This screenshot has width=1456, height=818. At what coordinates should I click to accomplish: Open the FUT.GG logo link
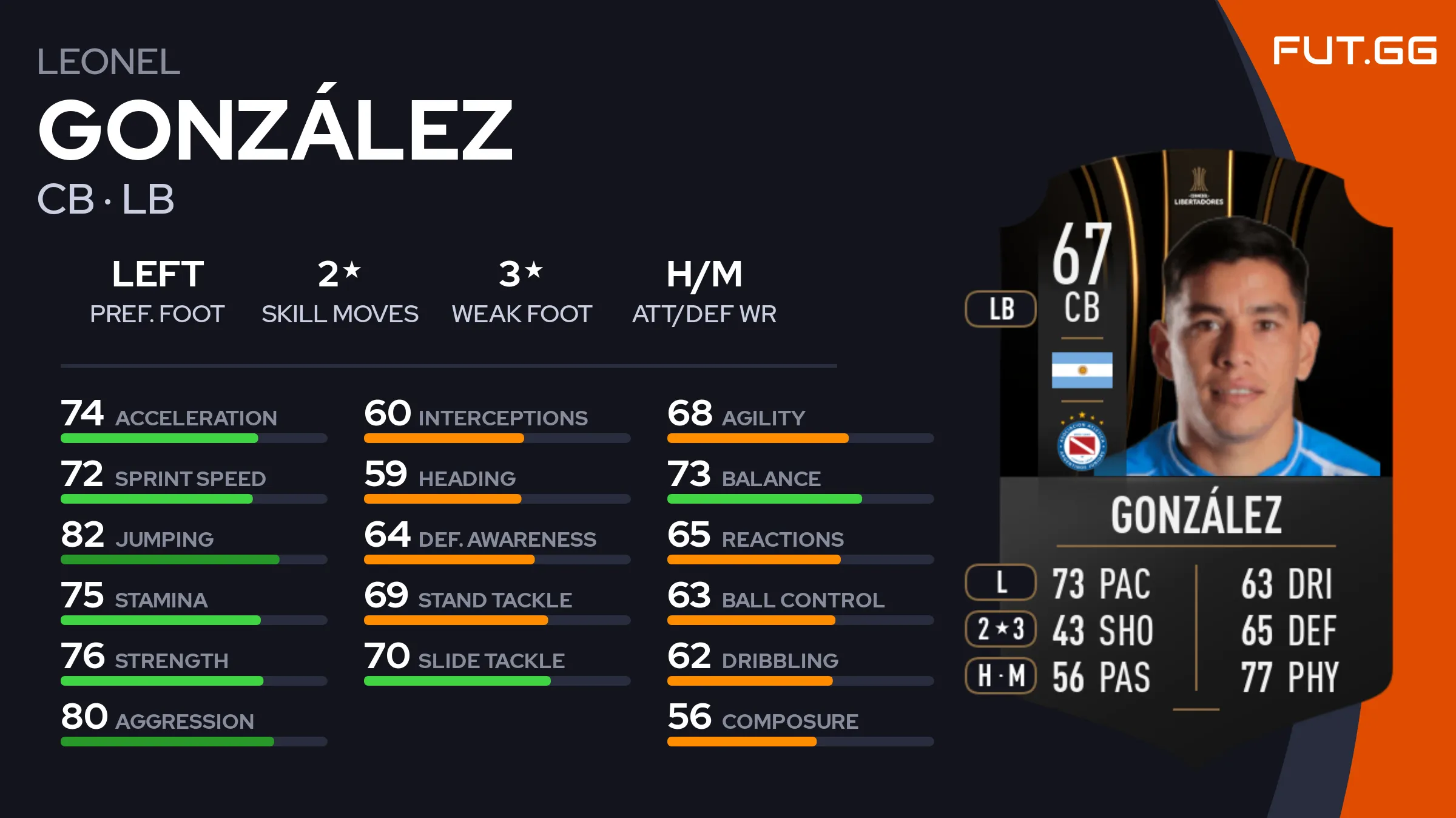[1354, 50]
